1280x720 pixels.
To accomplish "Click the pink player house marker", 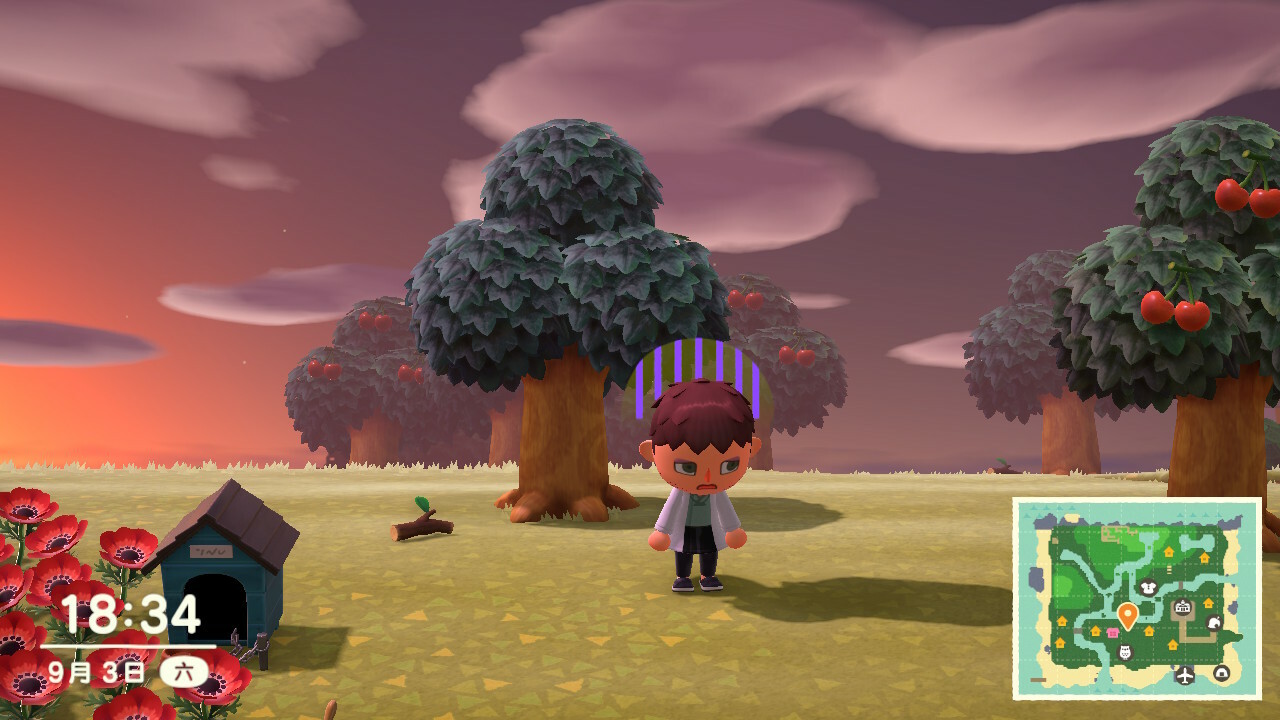I will (1112, 632).
